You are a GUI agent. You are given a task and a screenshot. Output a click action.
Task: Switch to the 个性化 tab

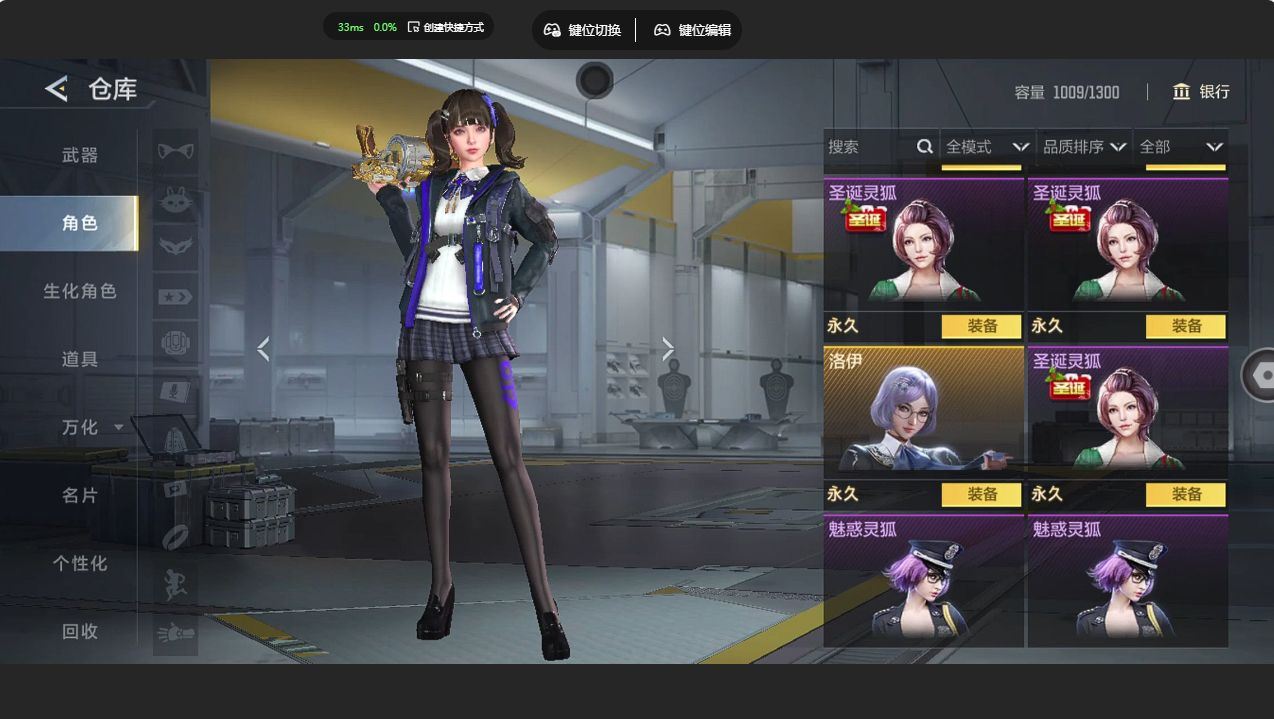point(80,563)
